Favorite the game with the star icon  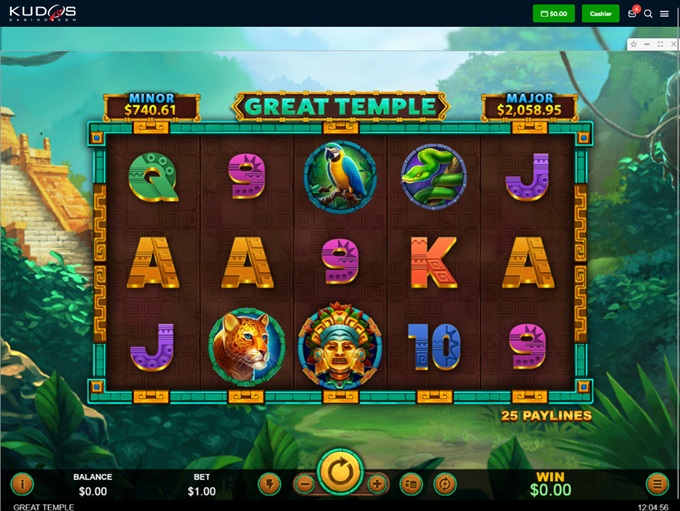coord(633,45)
